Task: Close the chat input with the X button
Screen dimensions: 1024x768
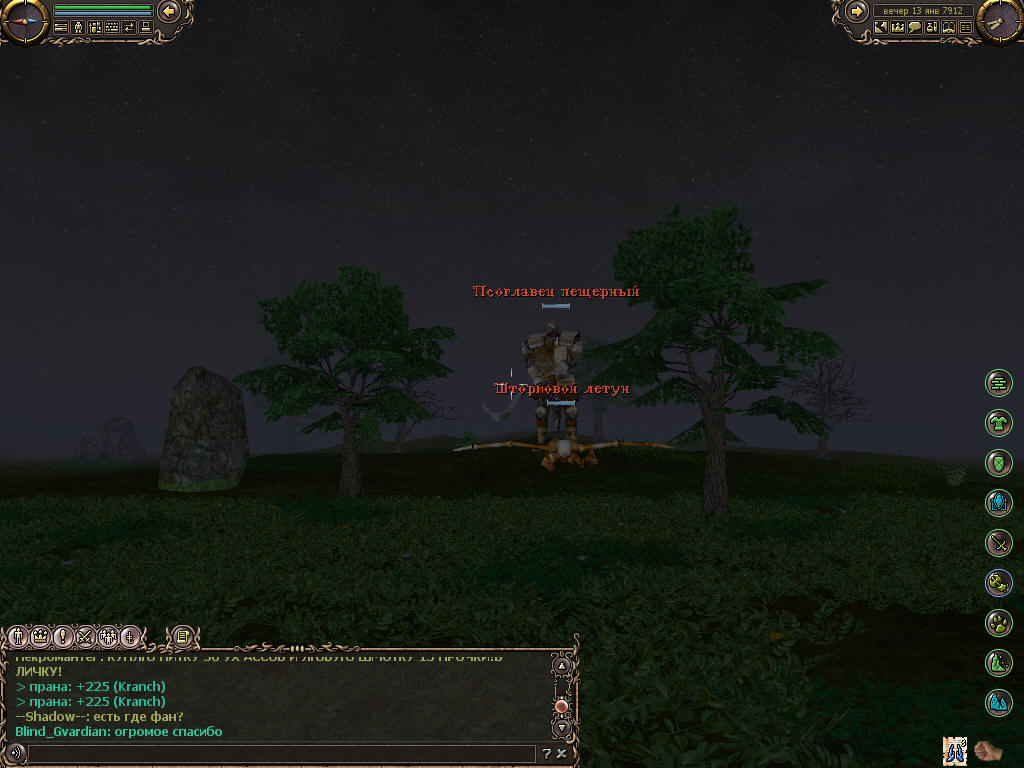Action: coord(562,754)
